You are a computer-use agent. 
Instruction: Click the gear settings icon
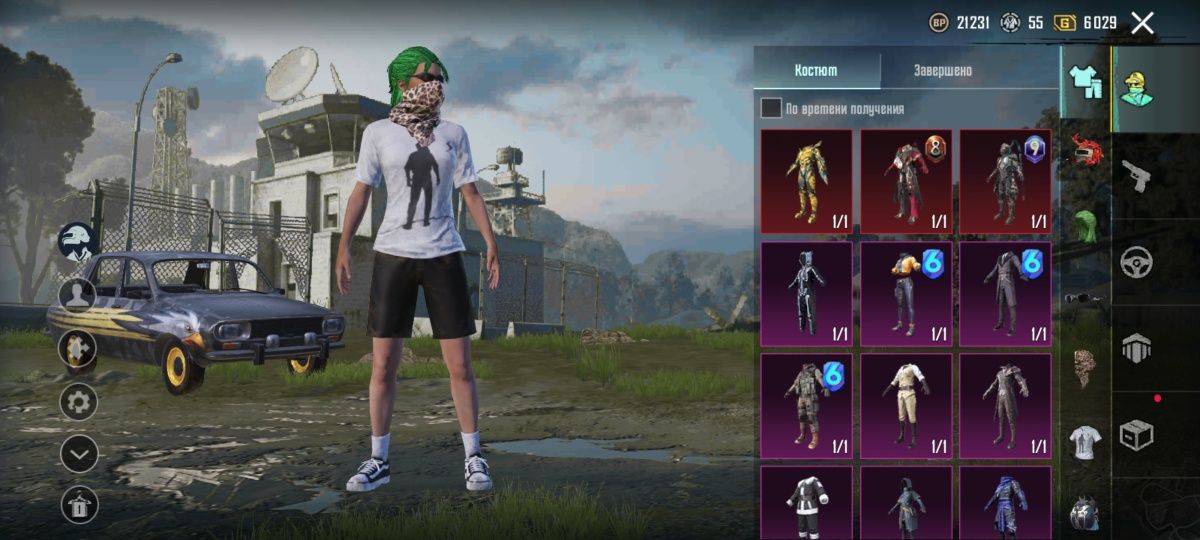(79, 402)
